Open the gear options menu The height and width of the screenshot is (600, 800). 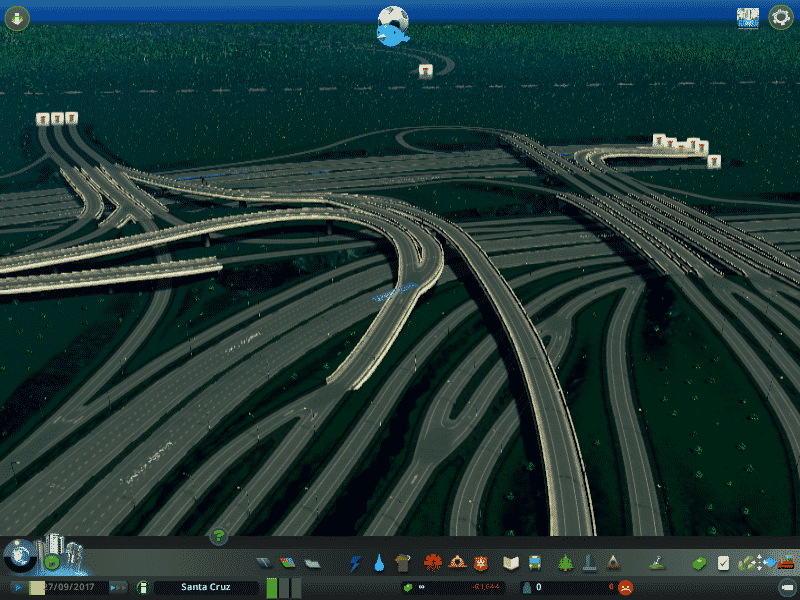click(780, 17)
